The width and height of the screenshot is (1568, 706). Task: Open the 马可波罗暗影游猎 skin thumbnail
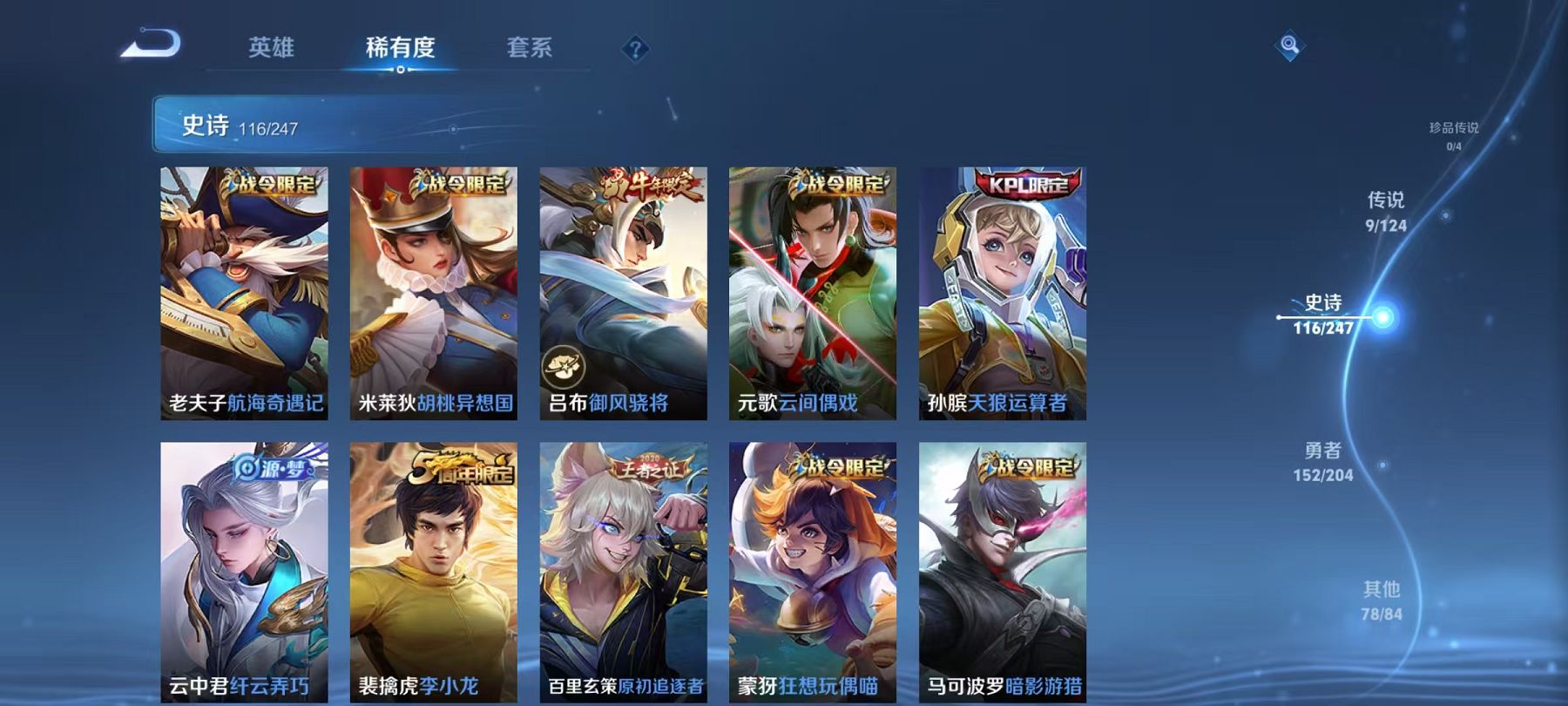[1002, 567]
